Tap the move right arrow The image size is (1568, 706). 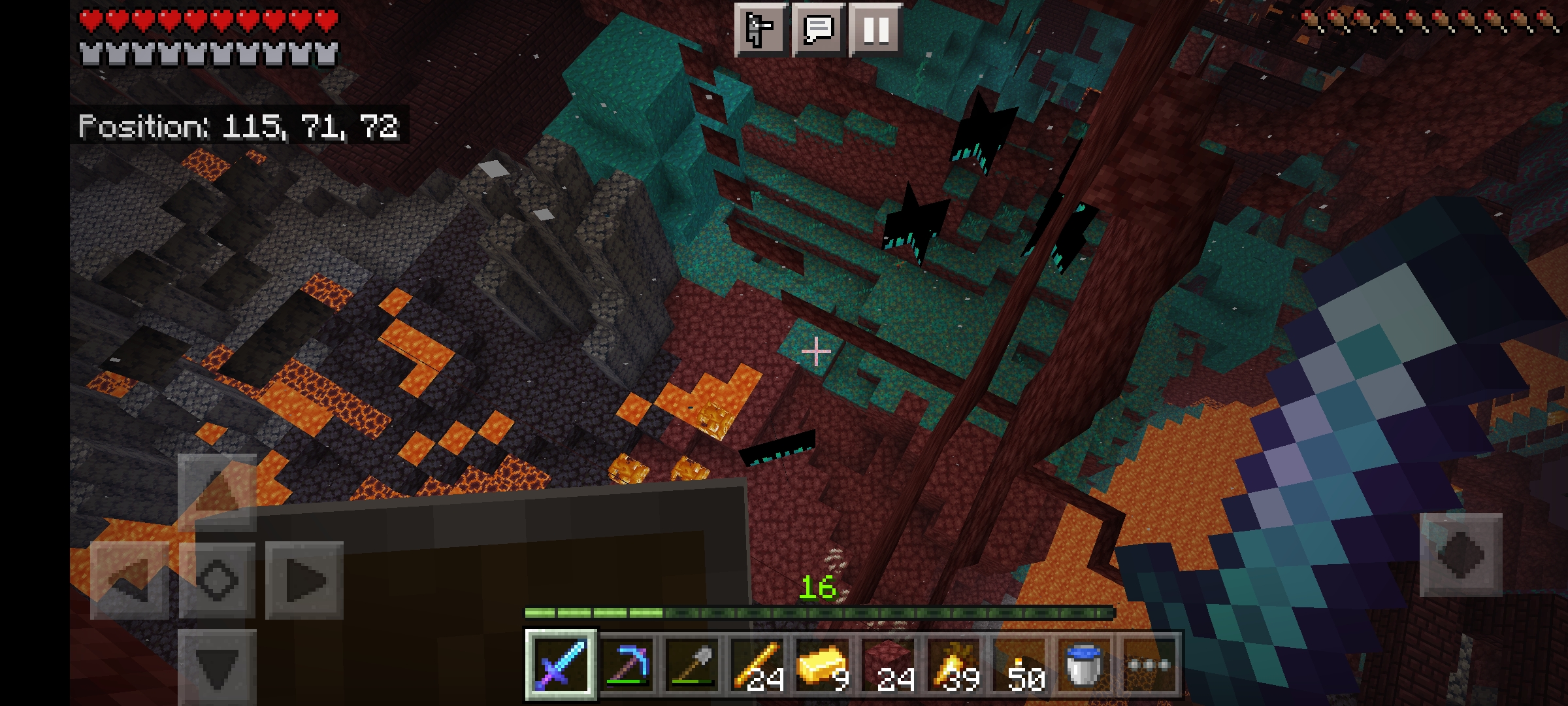click(304, 580)
